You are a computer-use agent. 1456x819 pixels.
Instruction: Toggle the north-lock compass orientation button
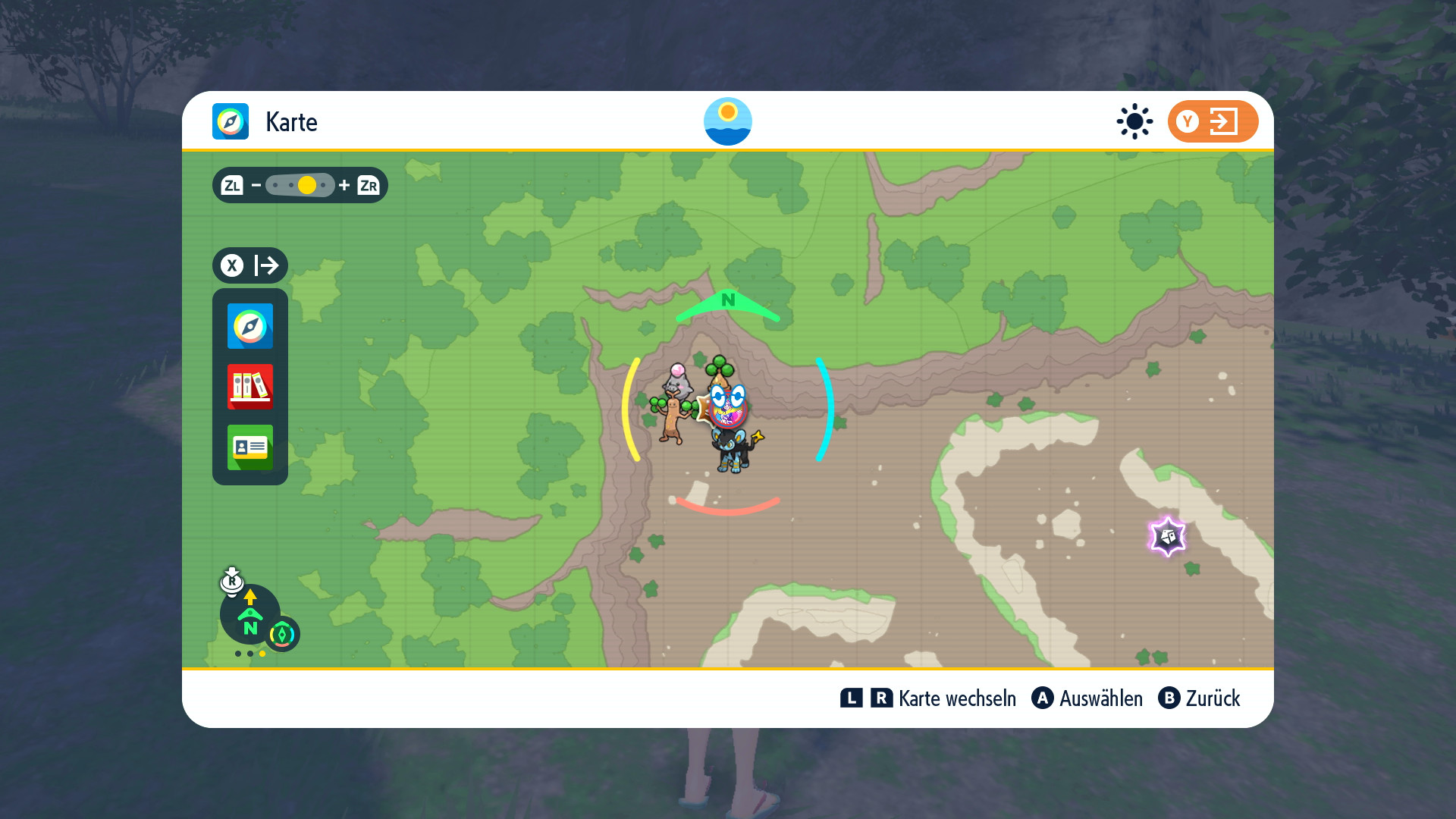pyautogui.click(x=250, y=616)
